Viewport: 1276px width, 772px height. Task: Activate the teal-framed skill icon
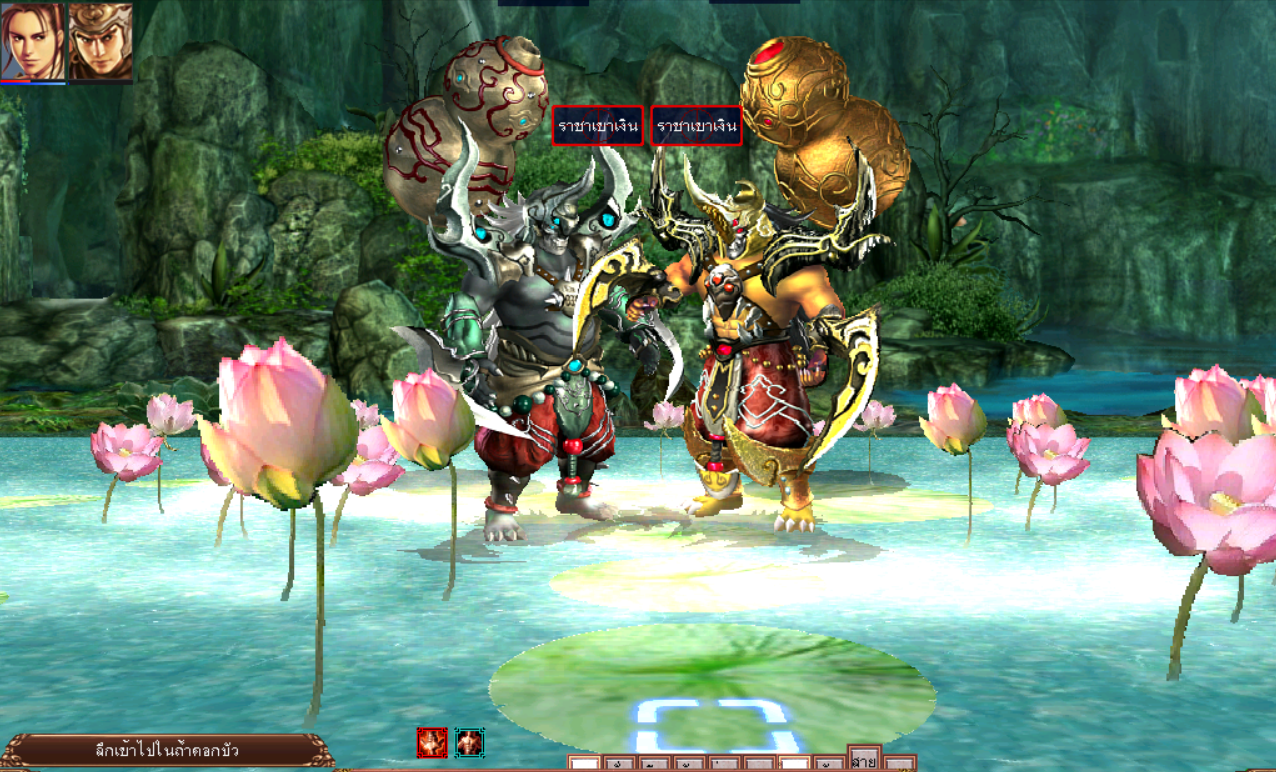point(470,743)
